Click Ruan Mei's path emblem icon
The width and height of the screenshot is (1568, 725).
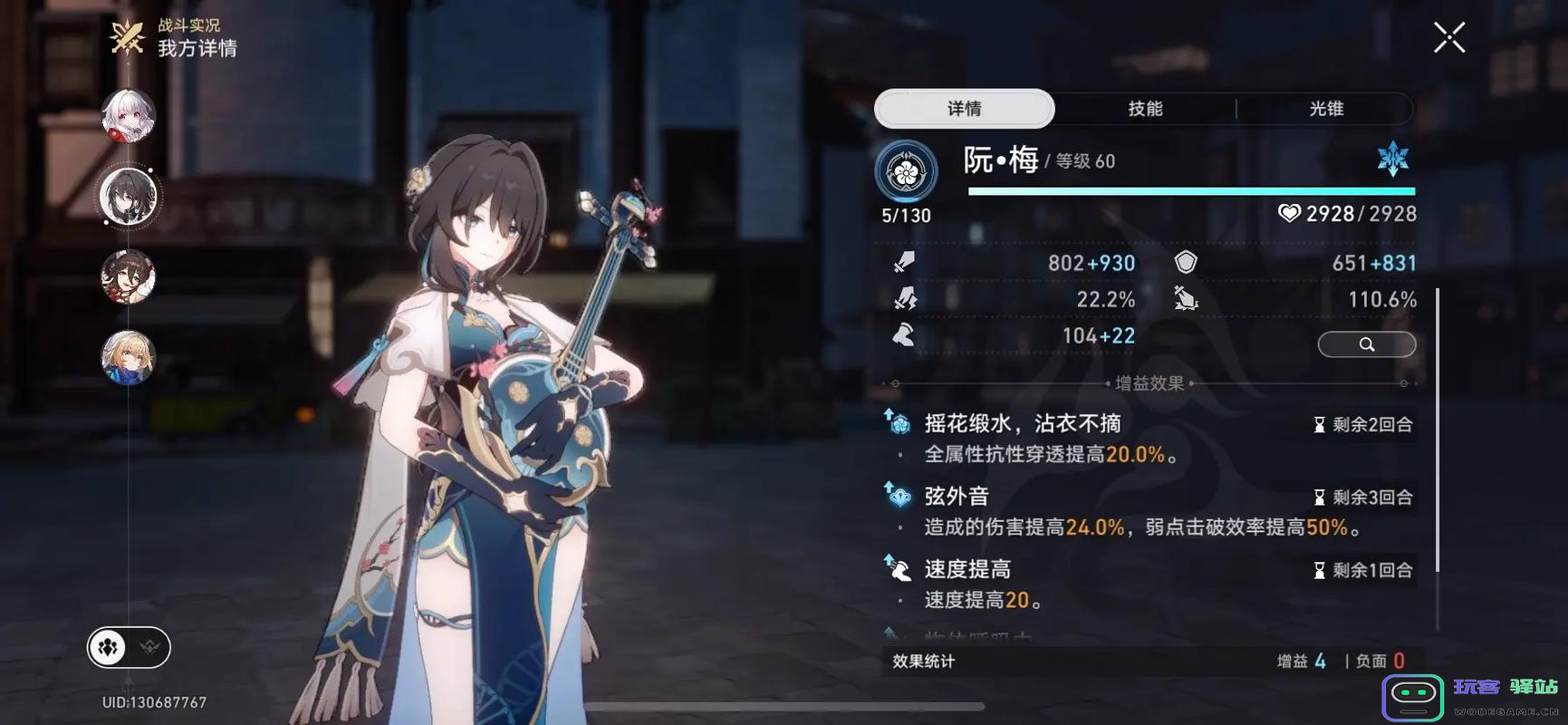click(905, 171)
